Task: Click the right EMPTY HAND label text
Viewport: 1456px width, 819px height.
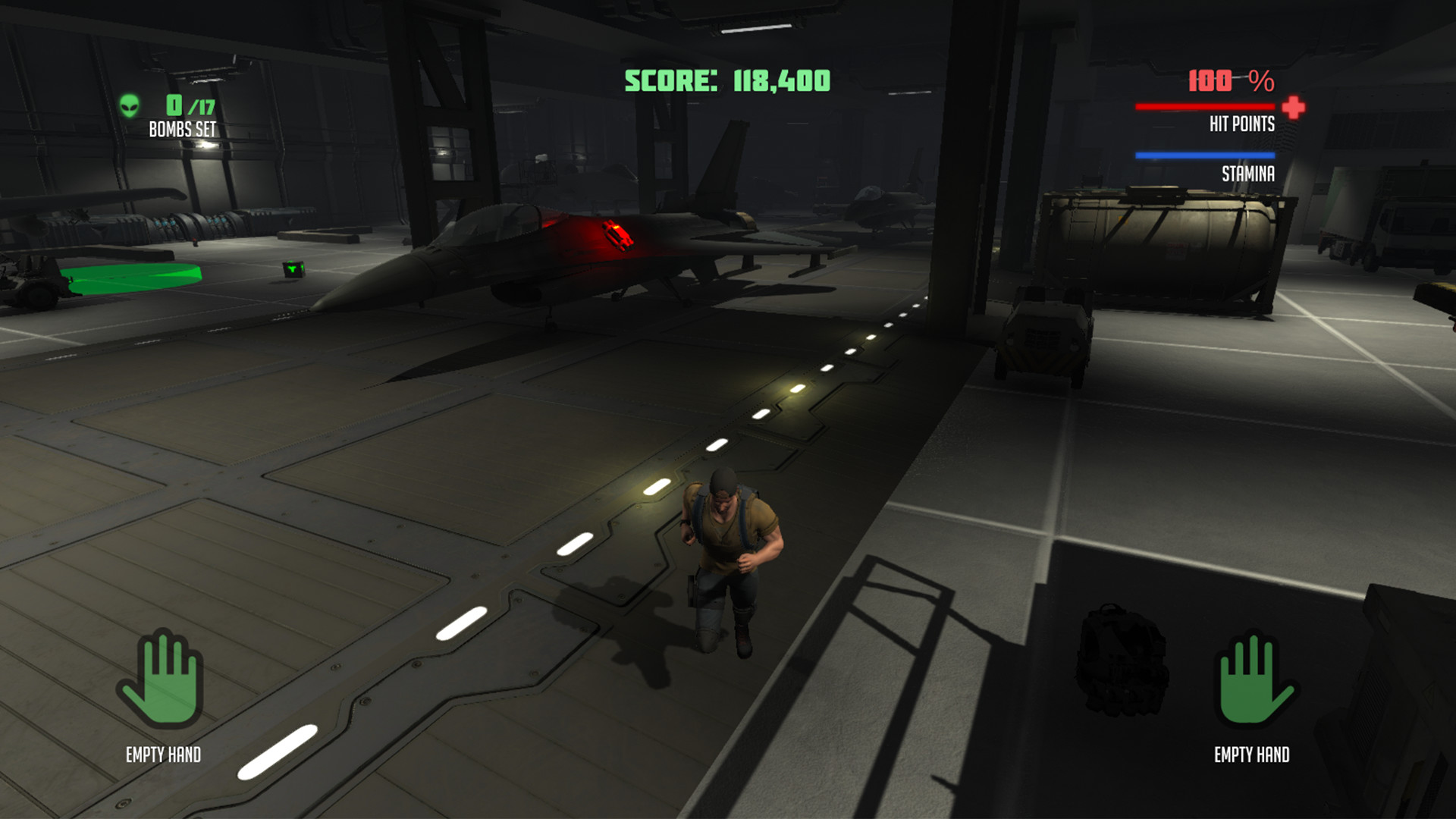Action: [x=1253, y=755]
